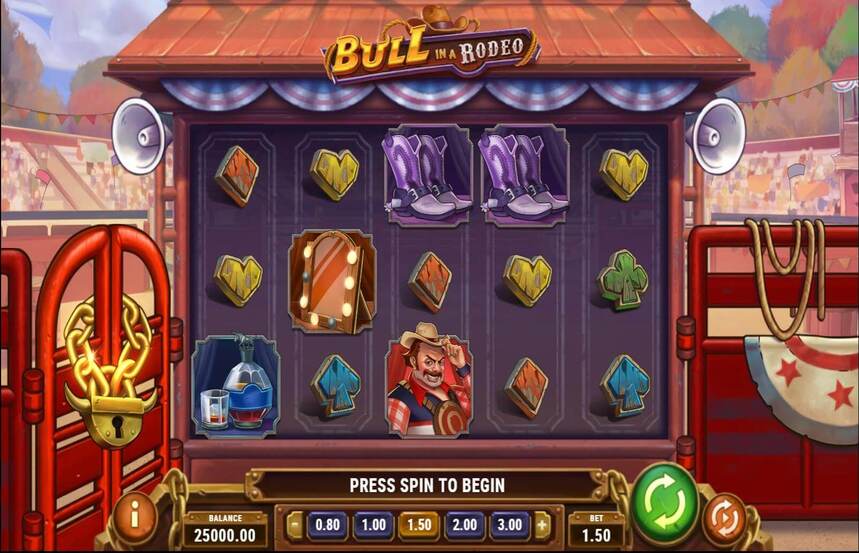Pick the 1.50 bet option
Image resolution: width=859 pixels, height=553 pixels.
[418, 524]
